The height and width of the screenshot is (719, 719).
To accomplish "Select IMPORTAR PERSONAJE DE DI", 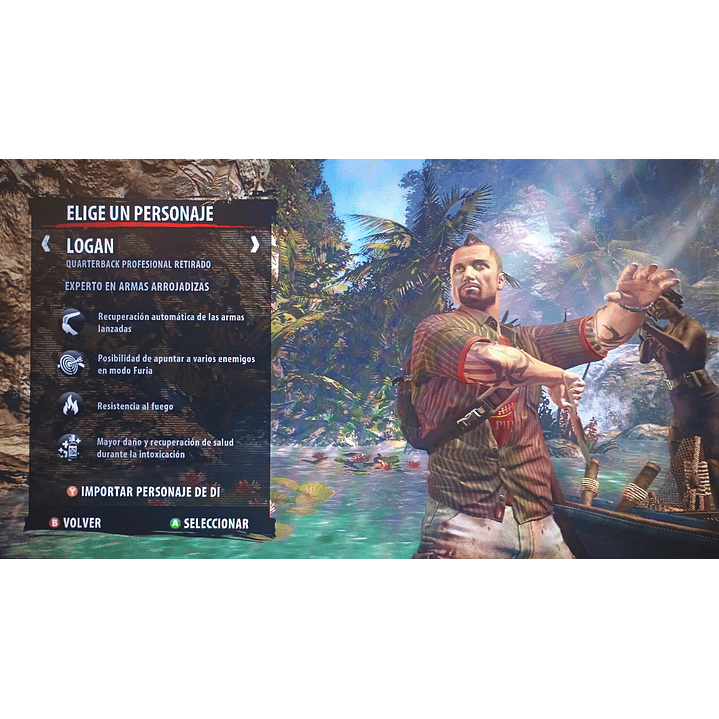I will click(x=143, y=492).
